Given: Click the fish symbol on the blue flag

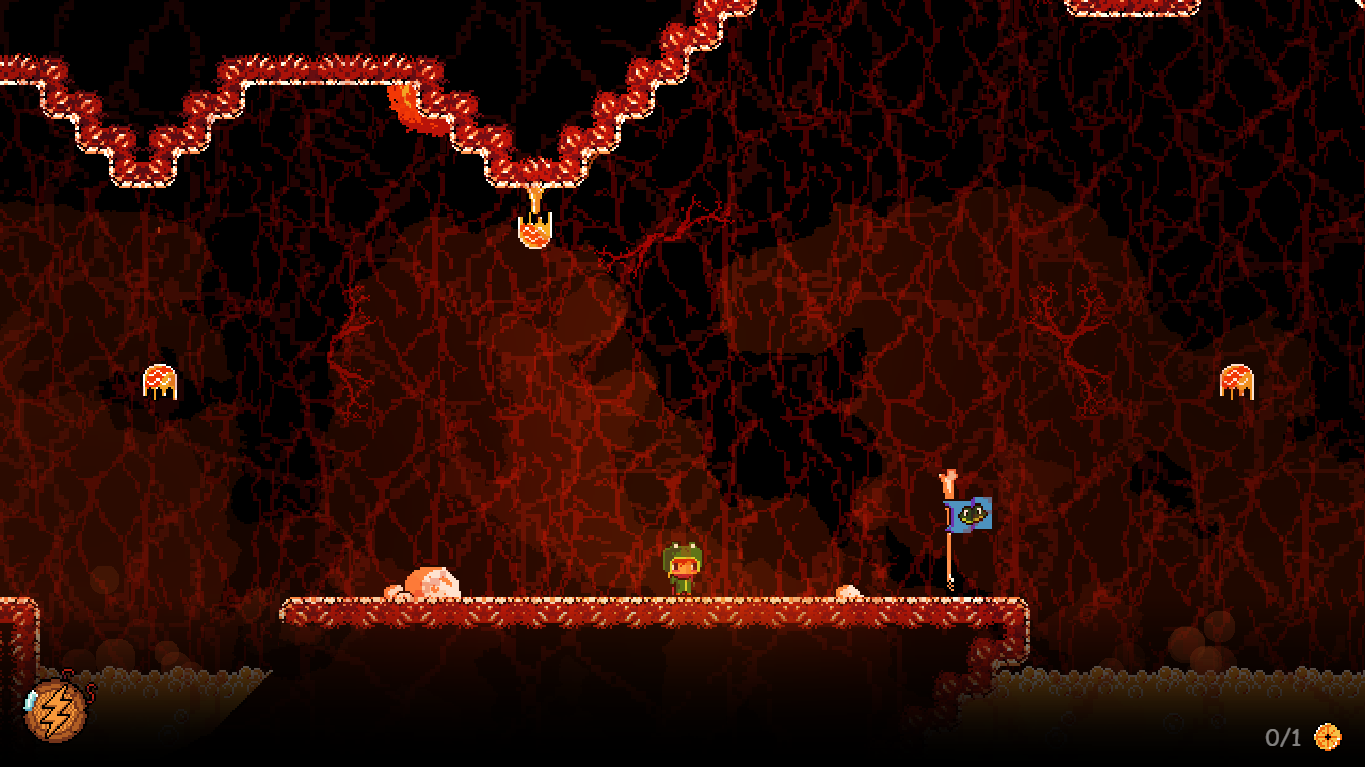Looking at the screenshot, I should [x=970, y=512].
